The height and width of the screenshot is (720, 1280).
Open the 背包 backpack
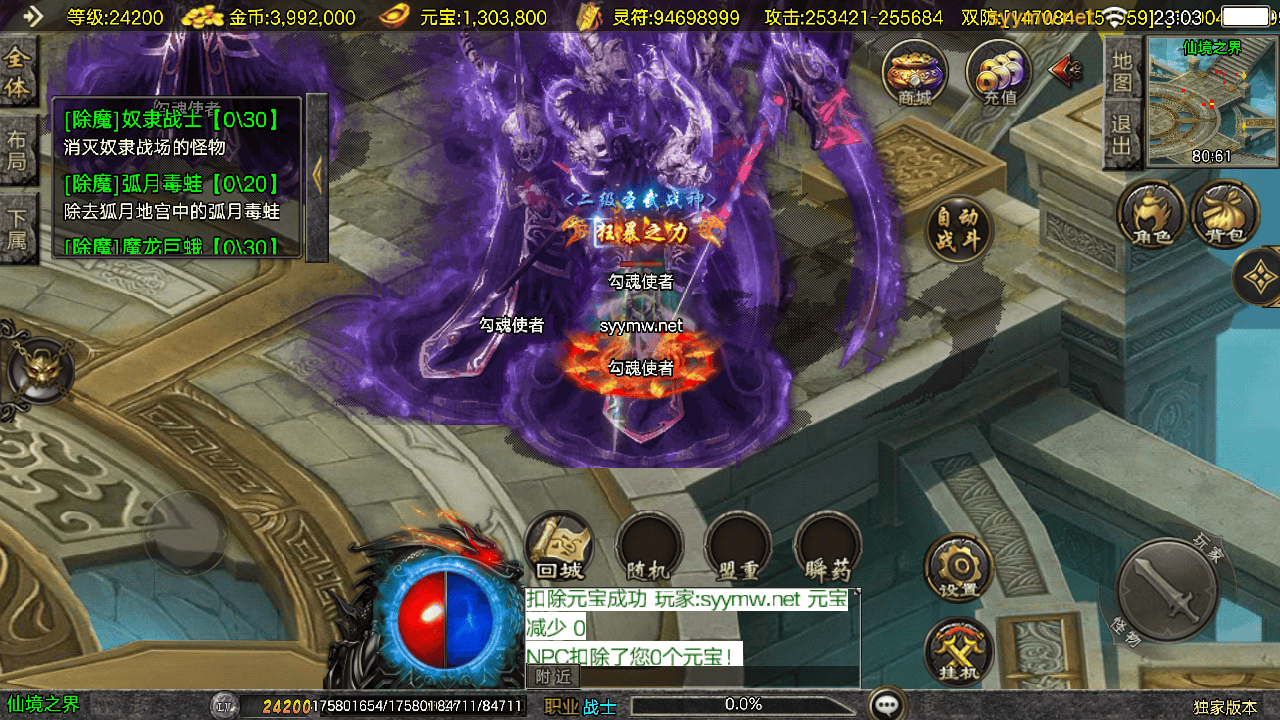point(1225,213)
